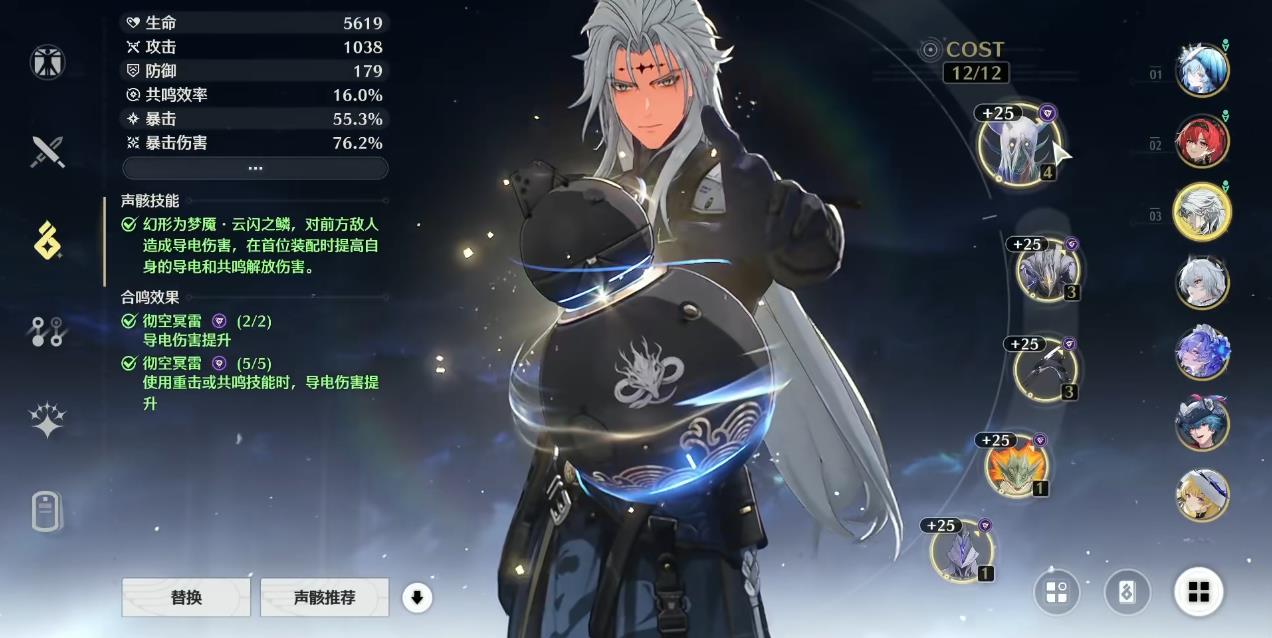Select the spiky armored cost 3 echo
Image resolution: width=1272 pixels, height=638 pixels.
[1047, 270]
